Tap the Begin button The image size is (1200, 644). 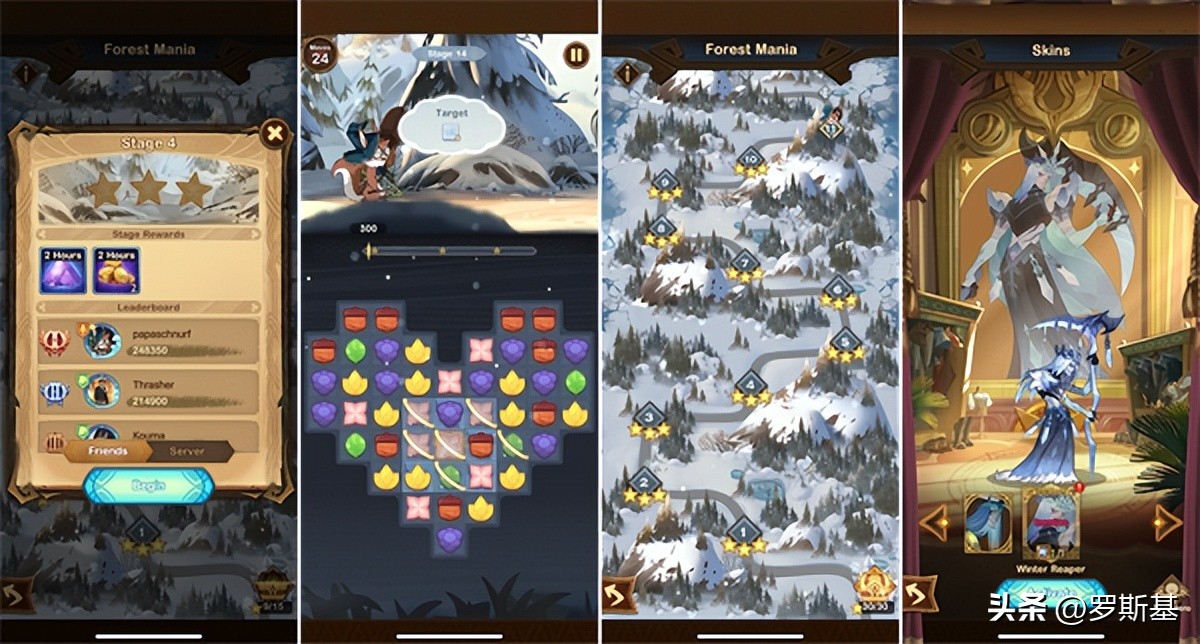(148, 487)
